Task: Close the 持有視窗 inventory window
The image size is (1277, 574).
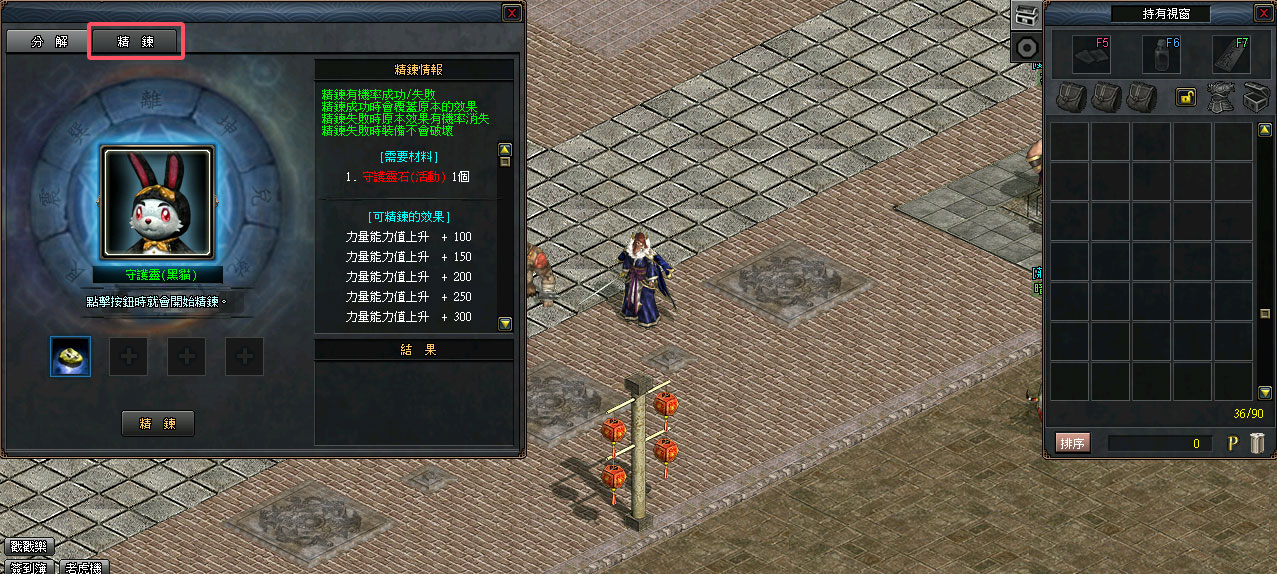Action: [1263, 13]
